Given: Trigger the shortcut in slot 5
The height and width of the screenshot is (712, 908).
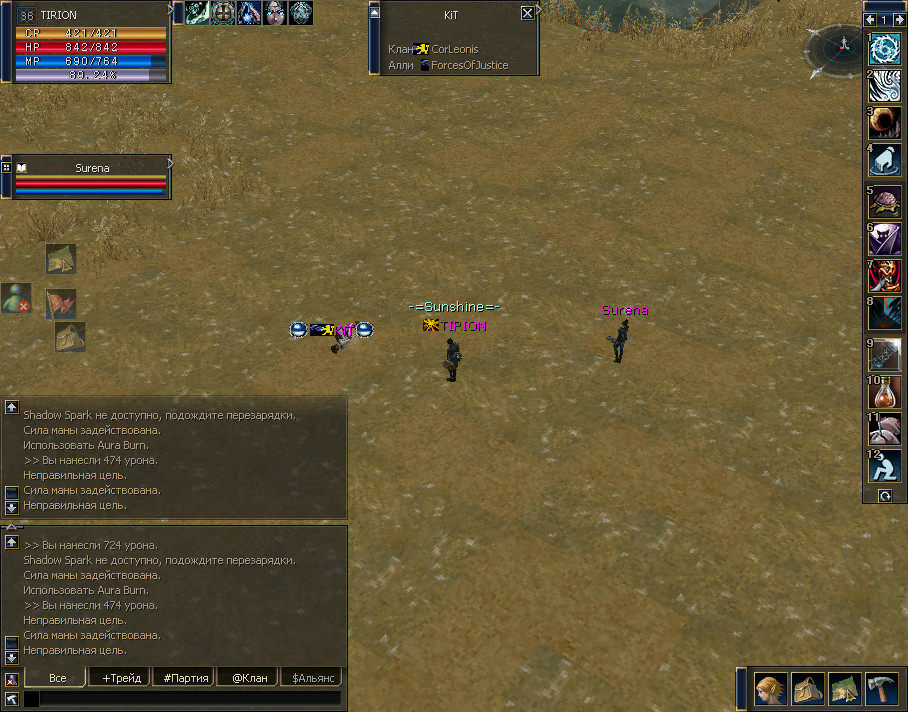Looking at the screenshot, I should [x=885, y=201].
